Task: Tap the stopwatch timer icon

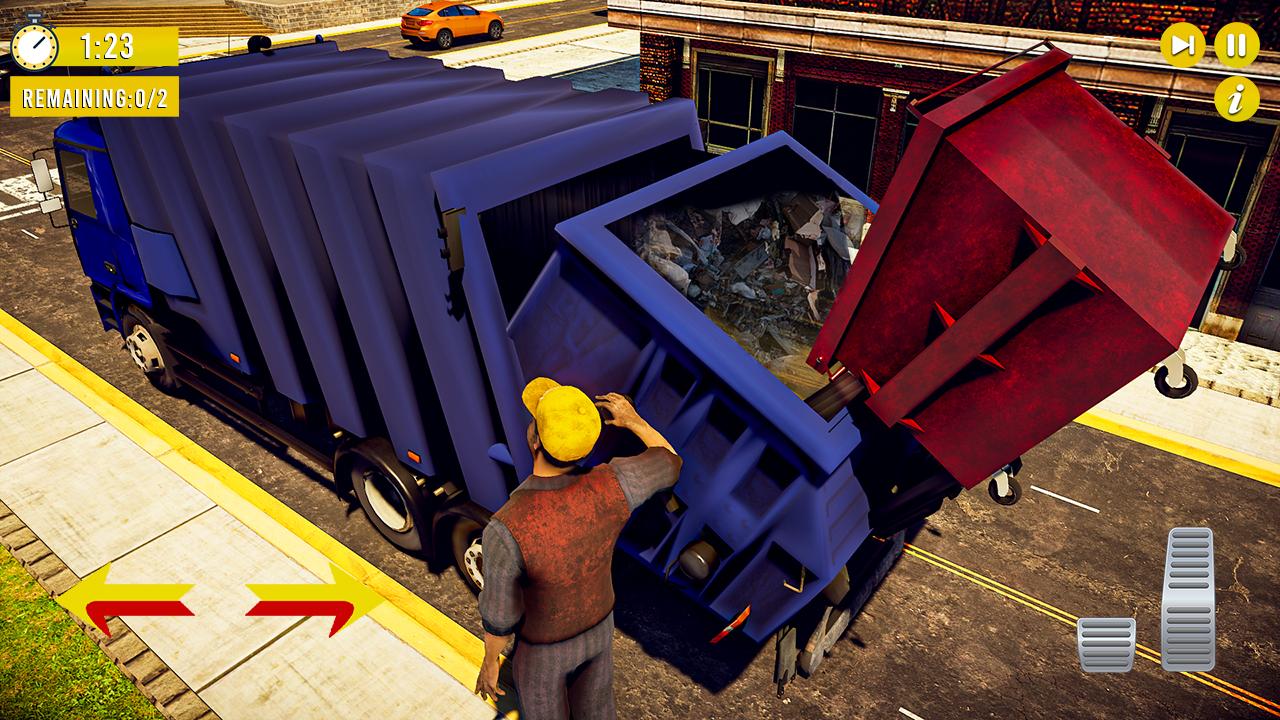Action: (36, 45)
